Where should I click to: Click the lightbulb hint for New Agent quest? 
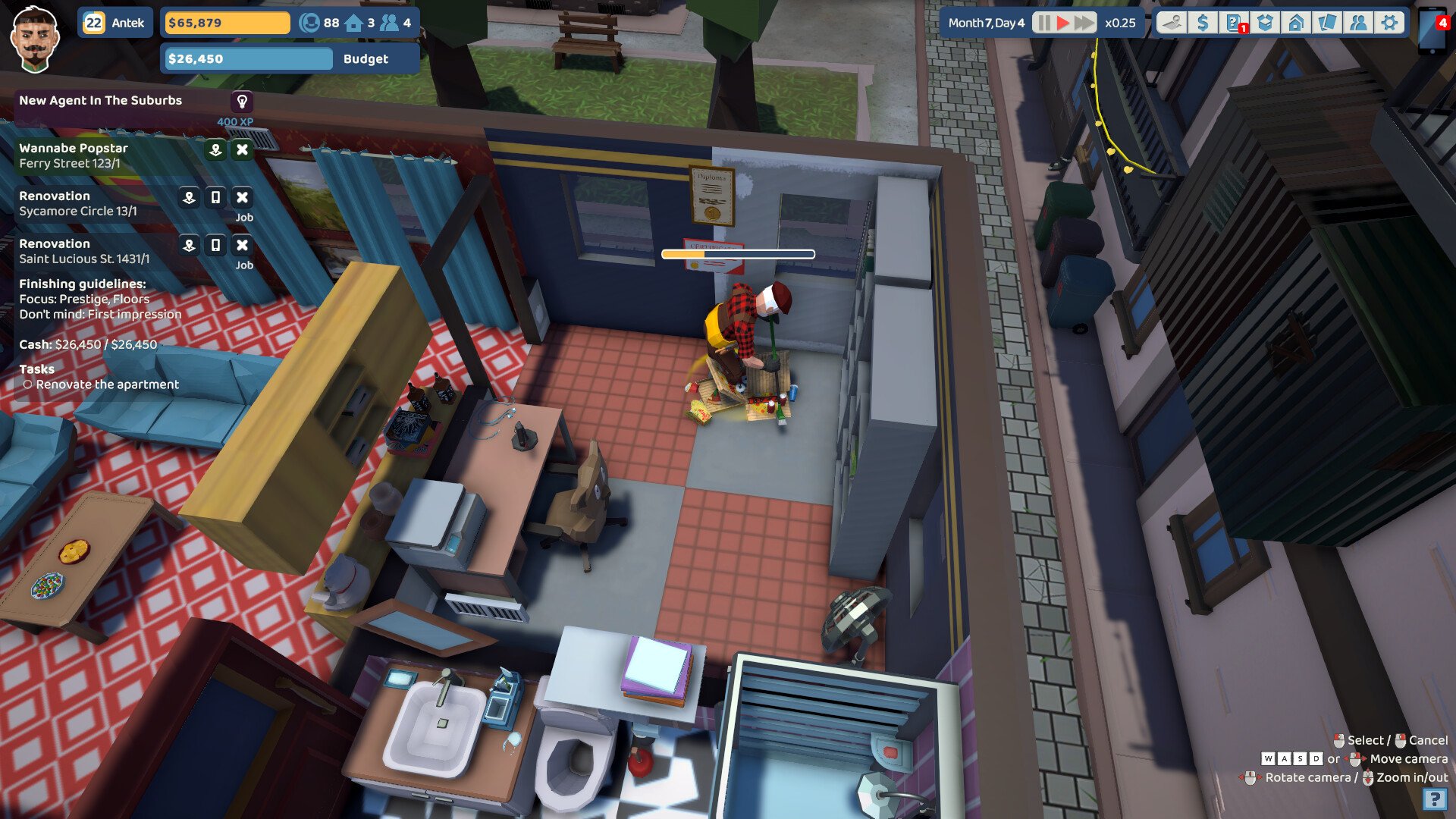242,101
